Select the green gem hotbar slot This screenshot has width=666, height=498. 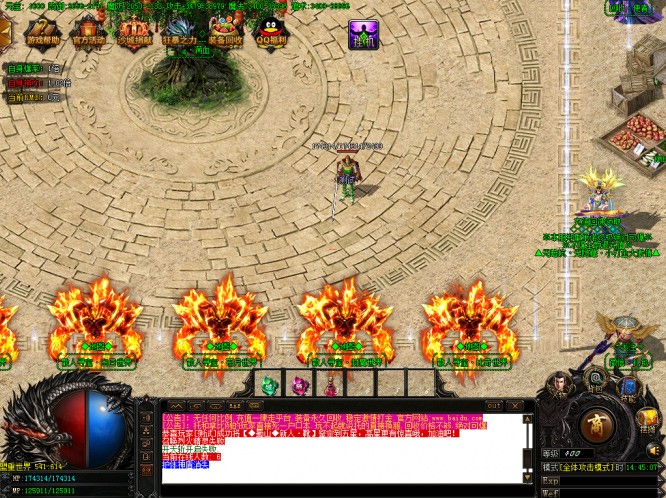click(269, 384)
